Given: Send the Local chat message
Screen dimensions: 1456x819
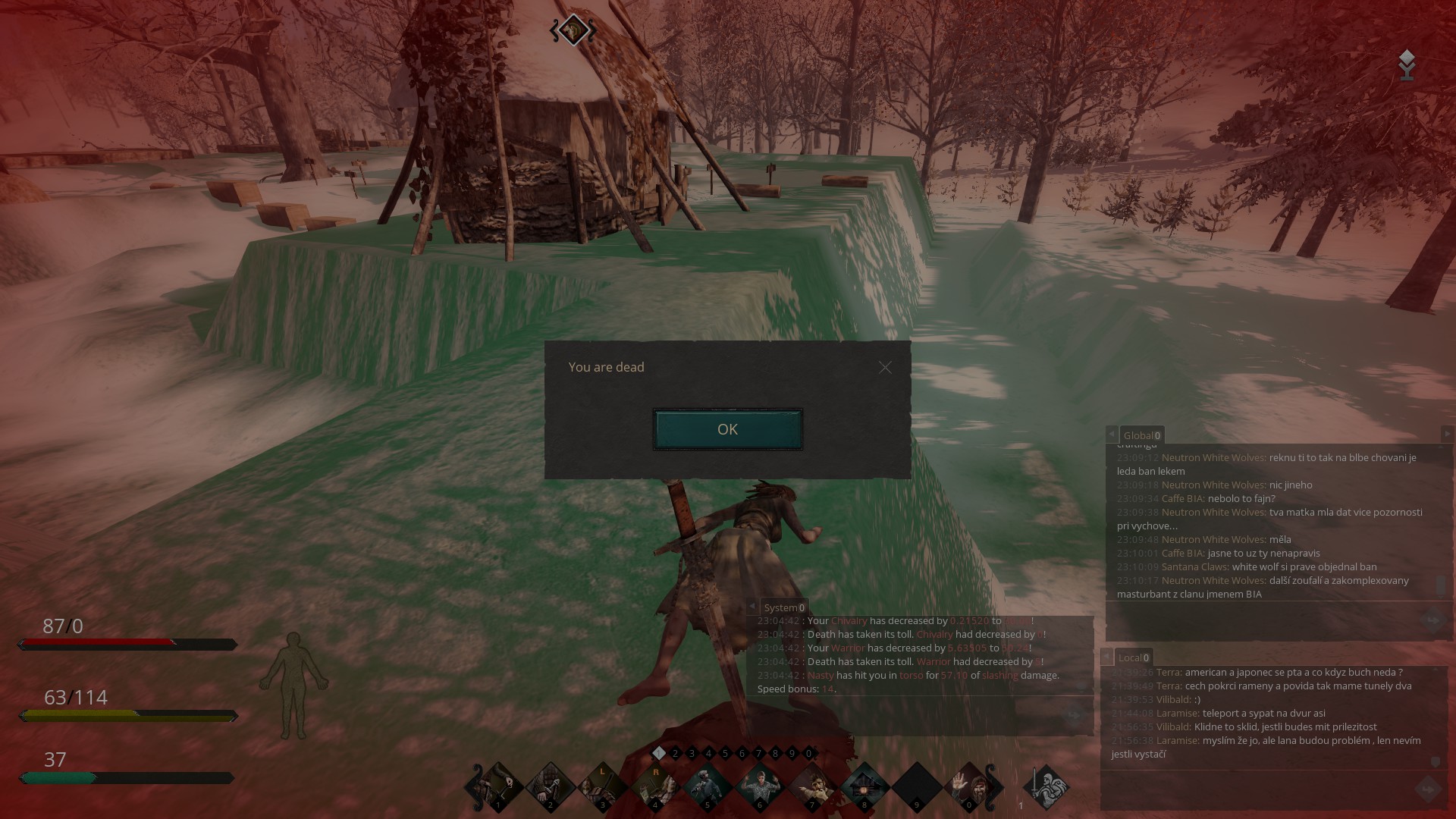Looking at the screenshot, I should (x=1429, y=789).
